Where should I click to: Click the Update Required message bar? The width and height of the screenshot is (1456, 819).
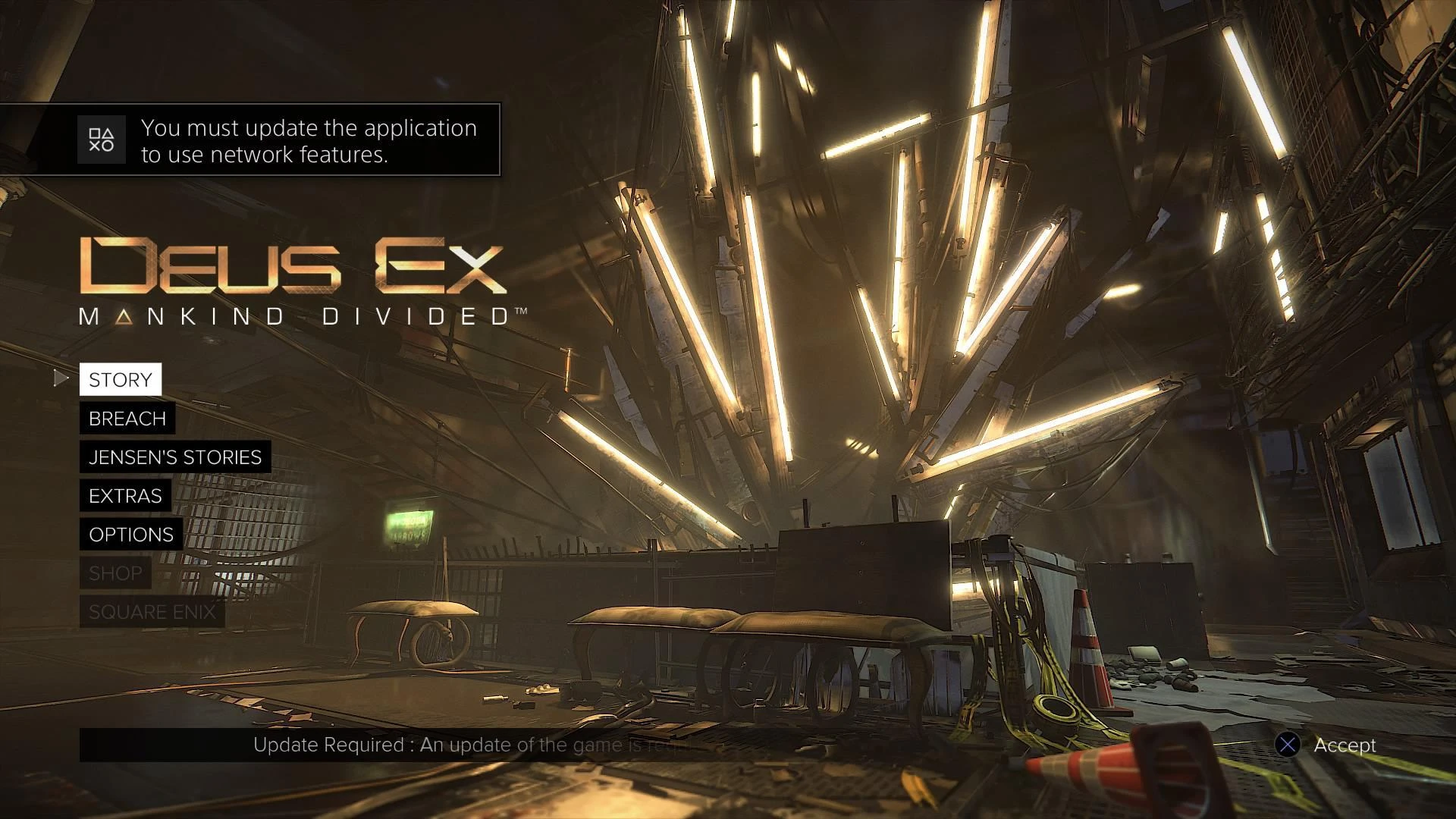470,745
